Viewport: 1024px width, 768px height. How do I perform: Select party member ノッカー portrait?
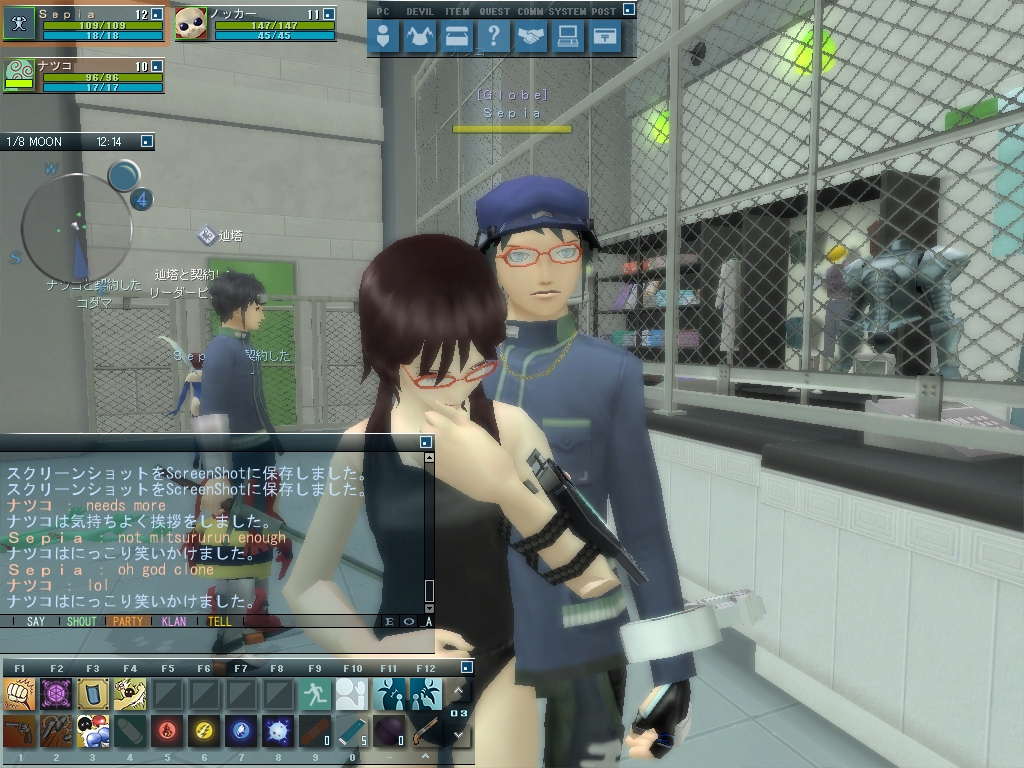click(x=191, y=23)
